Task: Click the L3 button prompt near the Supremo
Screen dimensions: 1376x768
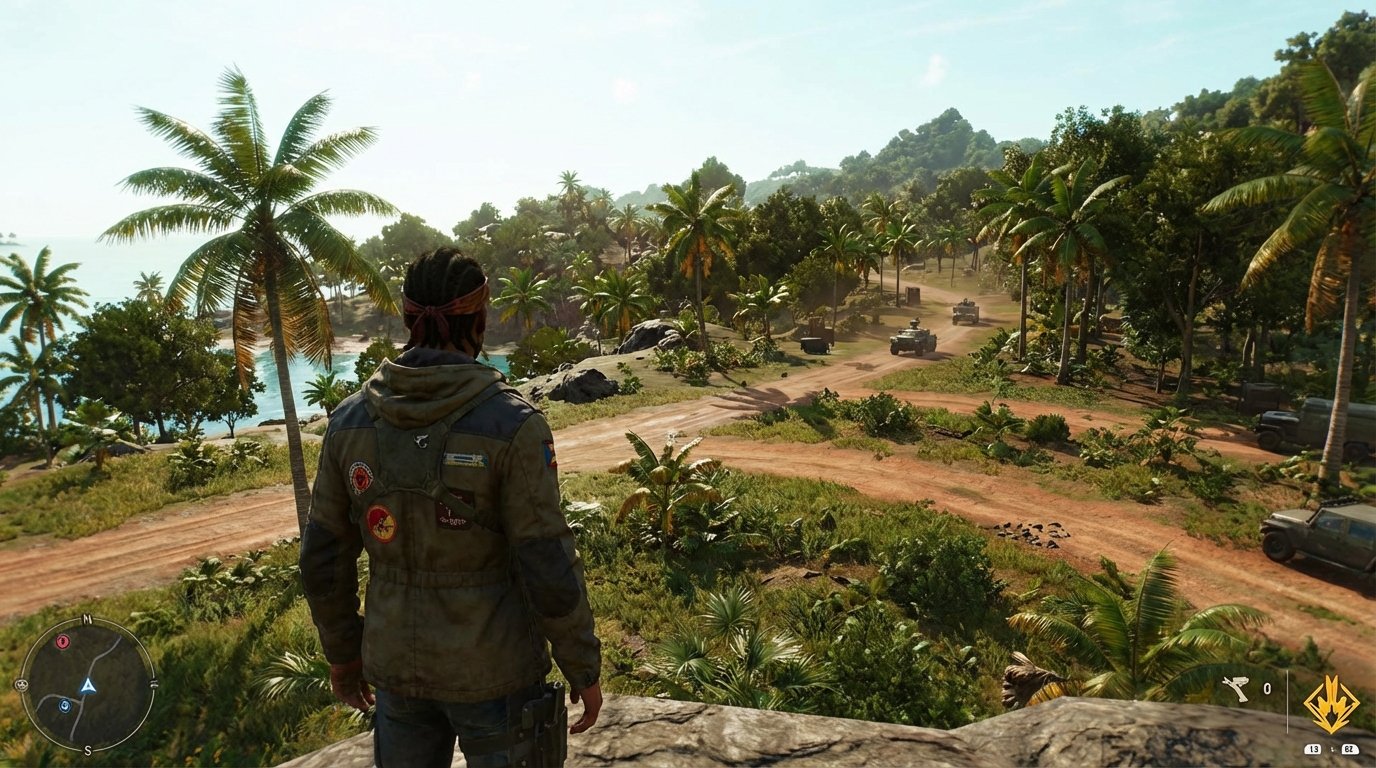Action: pyautogui.click(x=1313, y=749)
